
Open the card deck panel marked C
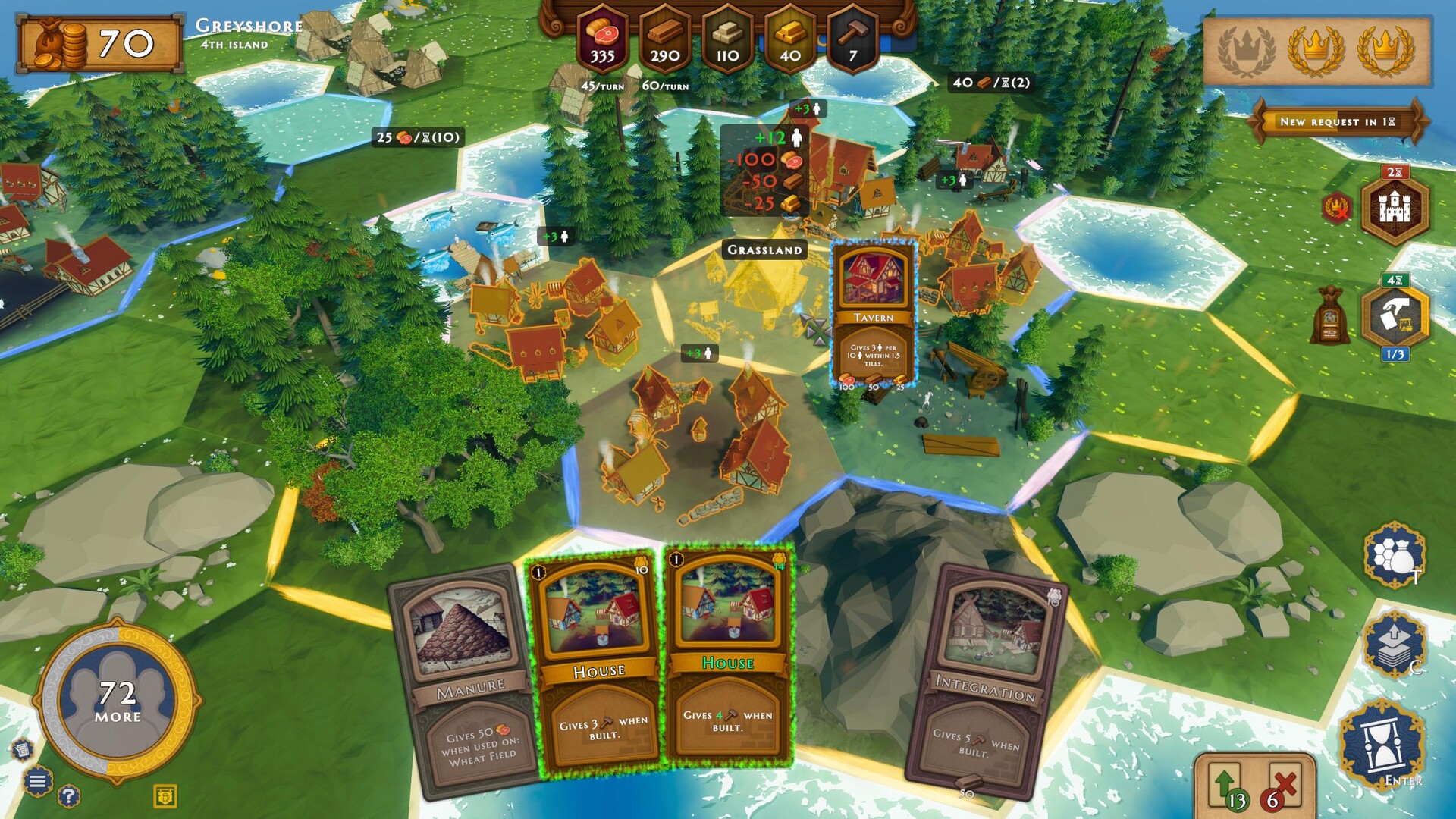click(x=1394, y=644)
